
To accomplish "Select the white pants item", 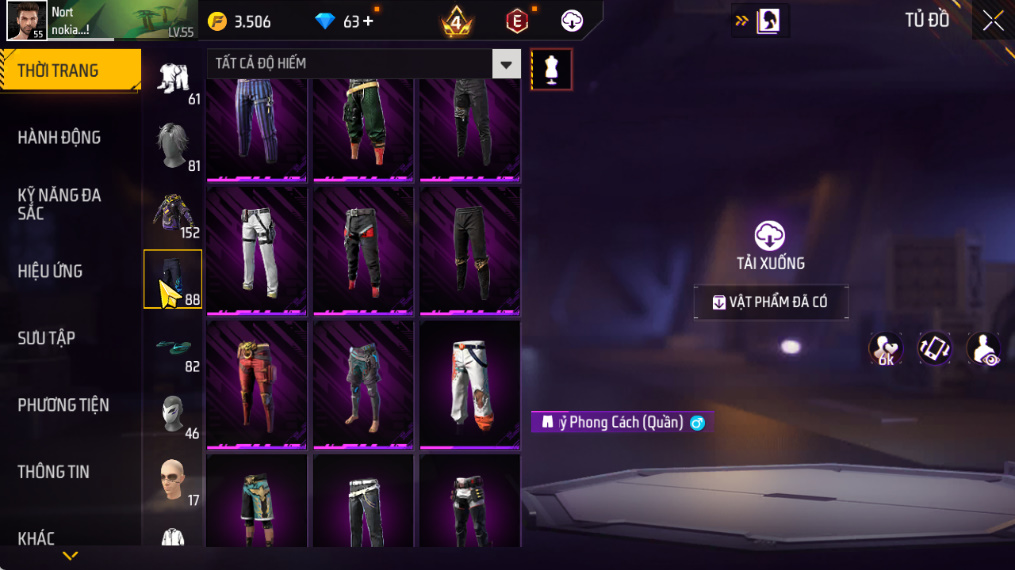I will pyautogui.click(x=257, y=249).
